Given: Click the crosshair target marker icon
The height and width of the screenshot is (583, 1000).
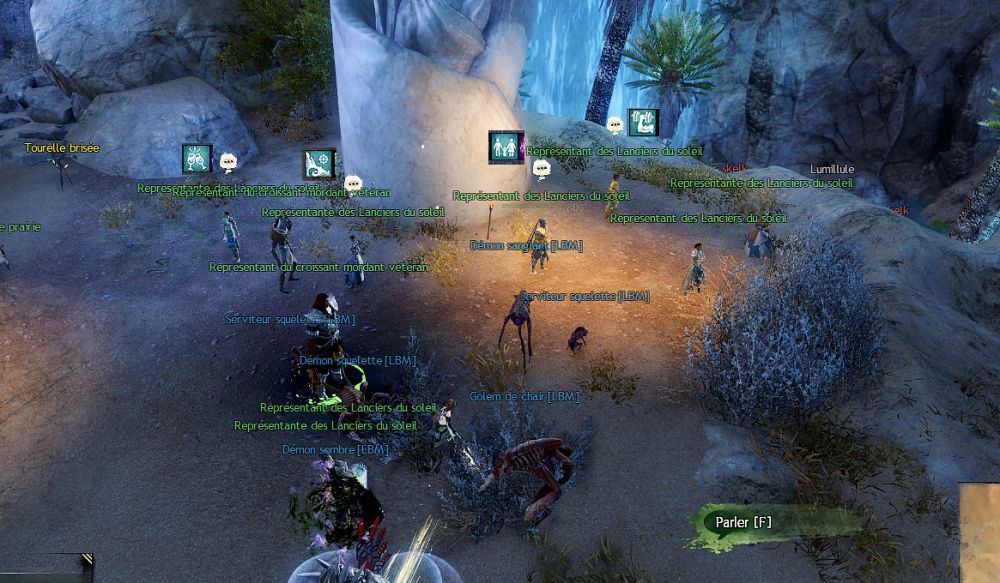Looking at the screenshot, I should pos(319,164).
